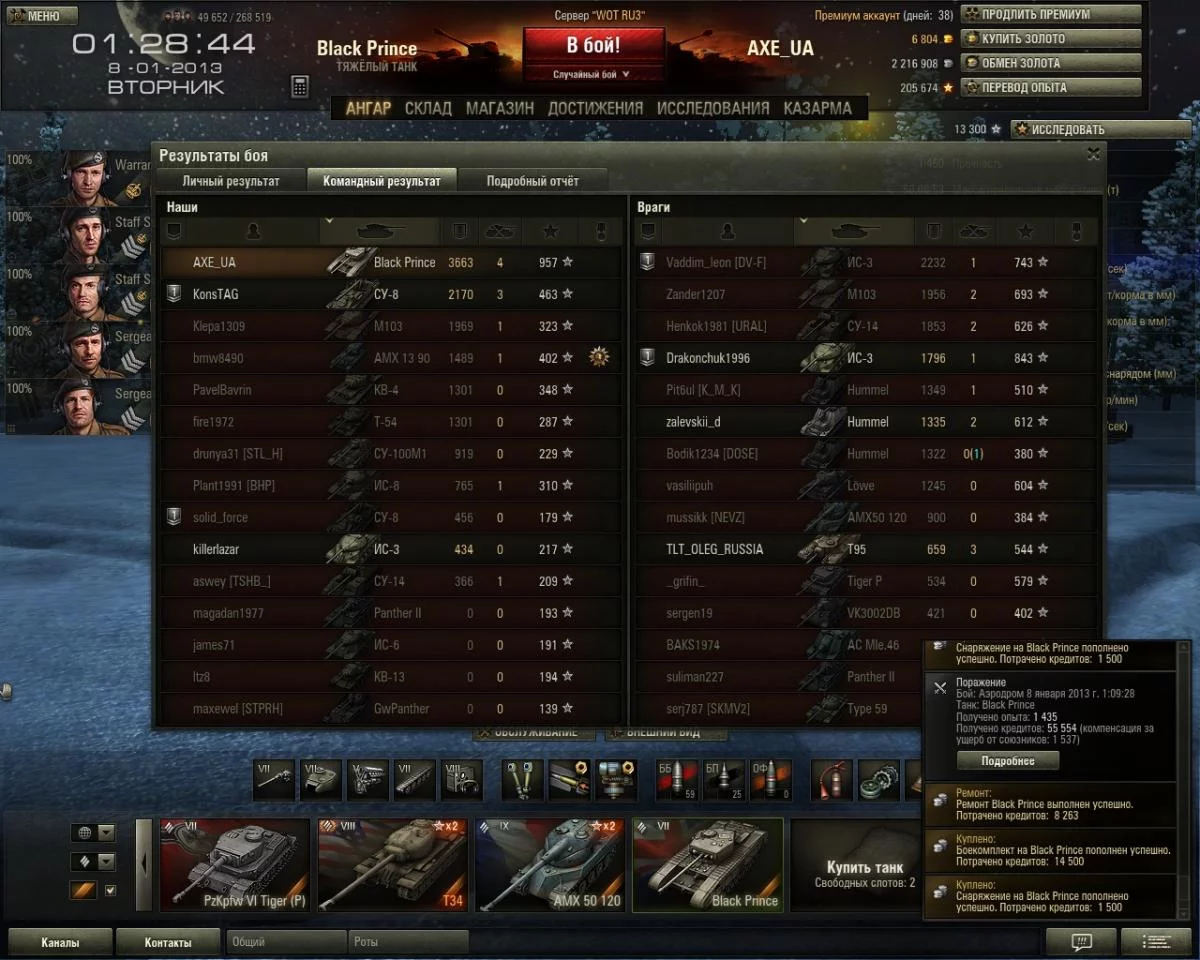Screen dimensions: 1200x960
Task: Go to the Магазин section
Action: pyautogui.click(x=500, y=108)
